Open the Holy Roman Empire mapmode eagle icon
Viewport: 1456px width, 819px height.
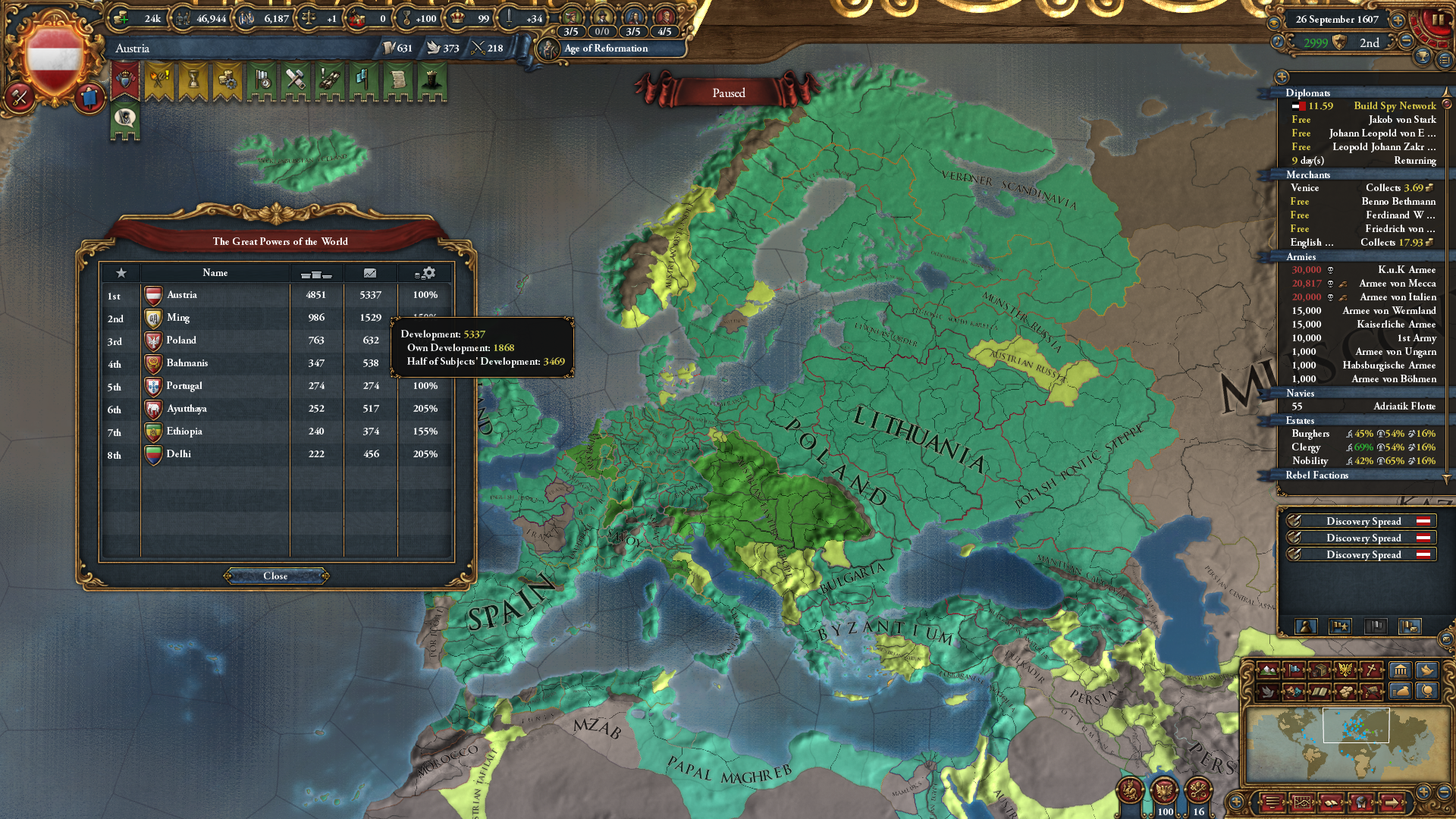pos(1345,670)
